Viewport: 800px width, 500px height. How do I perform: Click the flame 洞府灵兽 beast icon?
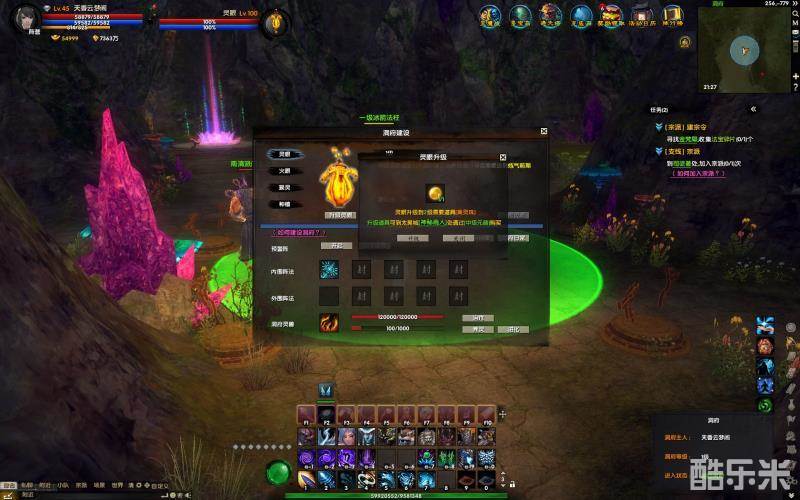tap(329, 322)
